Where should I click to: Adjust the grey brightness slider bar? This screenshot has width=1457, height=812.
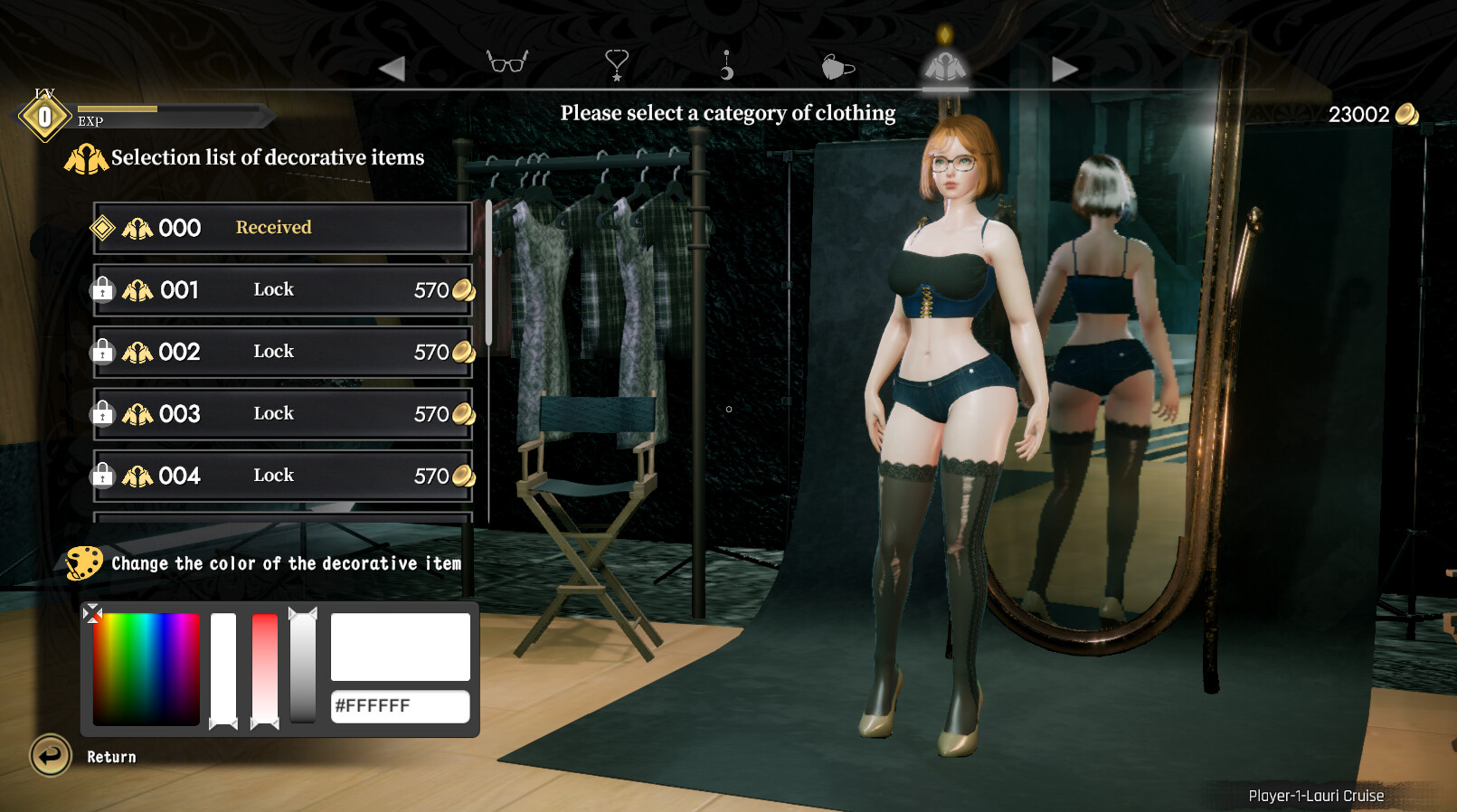tap(303, 667)
